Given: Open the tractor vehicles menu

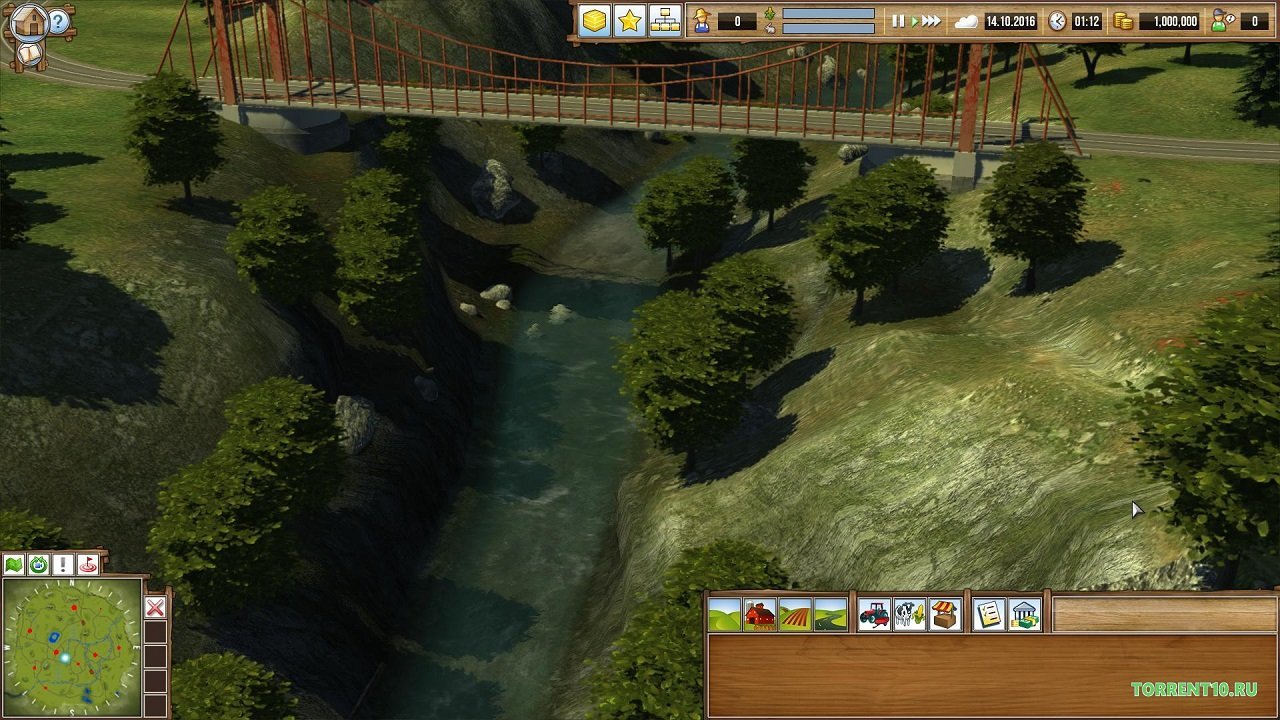Looking at the screenshot, I should 874,615.
